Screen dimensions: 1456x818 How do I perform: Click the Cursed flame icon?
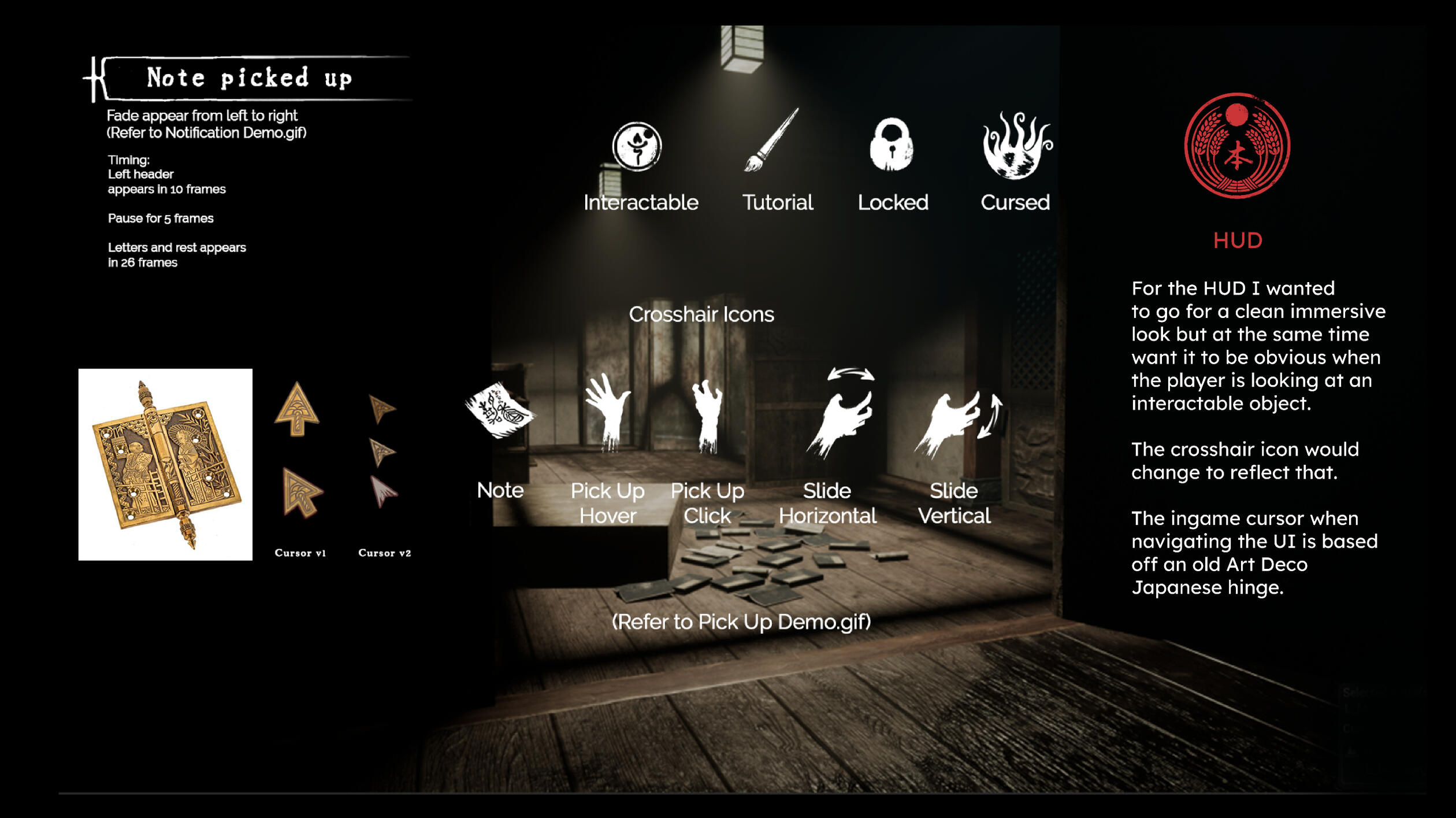pos(1016,146)
